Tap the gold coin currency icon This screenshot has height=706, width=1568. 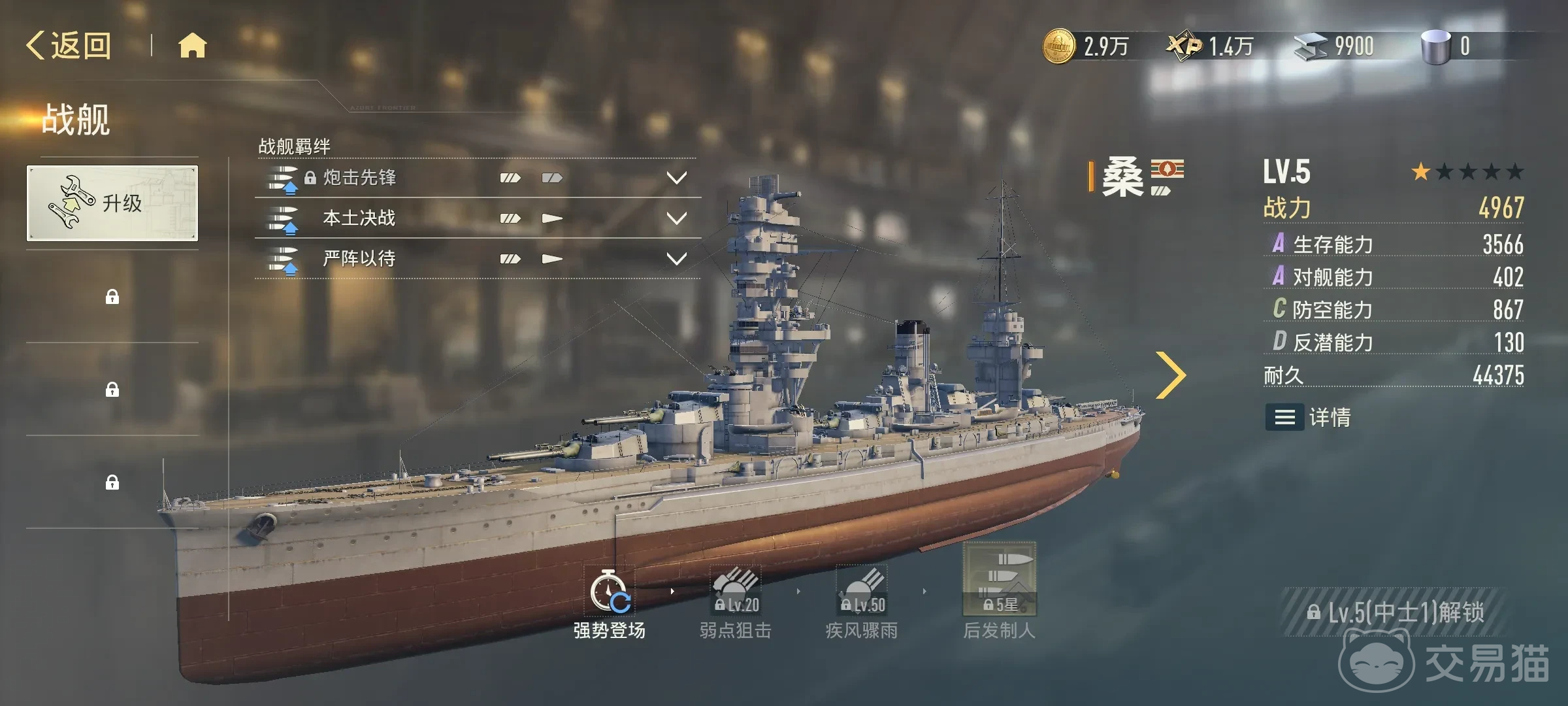(x=1058, y=46)
